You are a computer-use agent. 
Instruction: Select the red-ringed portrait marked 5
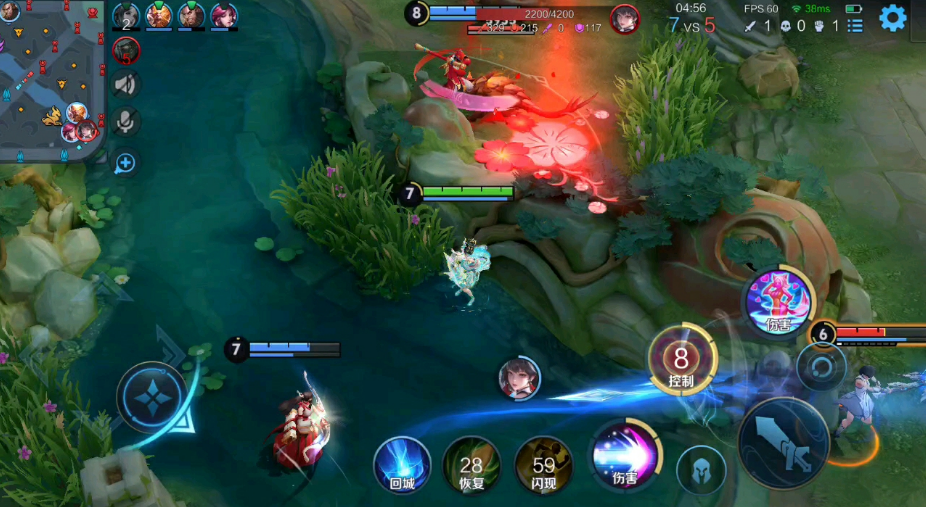coord(127,50)
